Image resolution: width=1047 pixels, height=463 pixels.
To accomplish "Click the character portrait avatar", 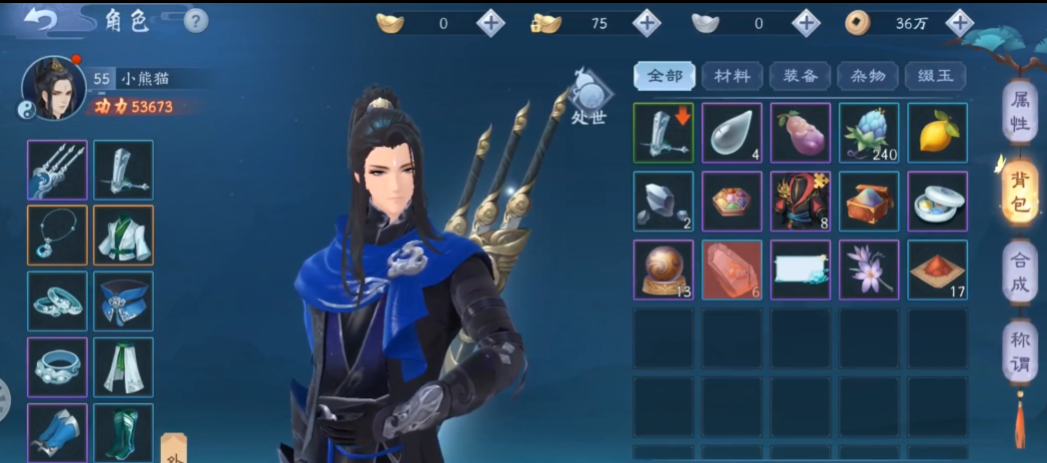I will click(53, 88).
